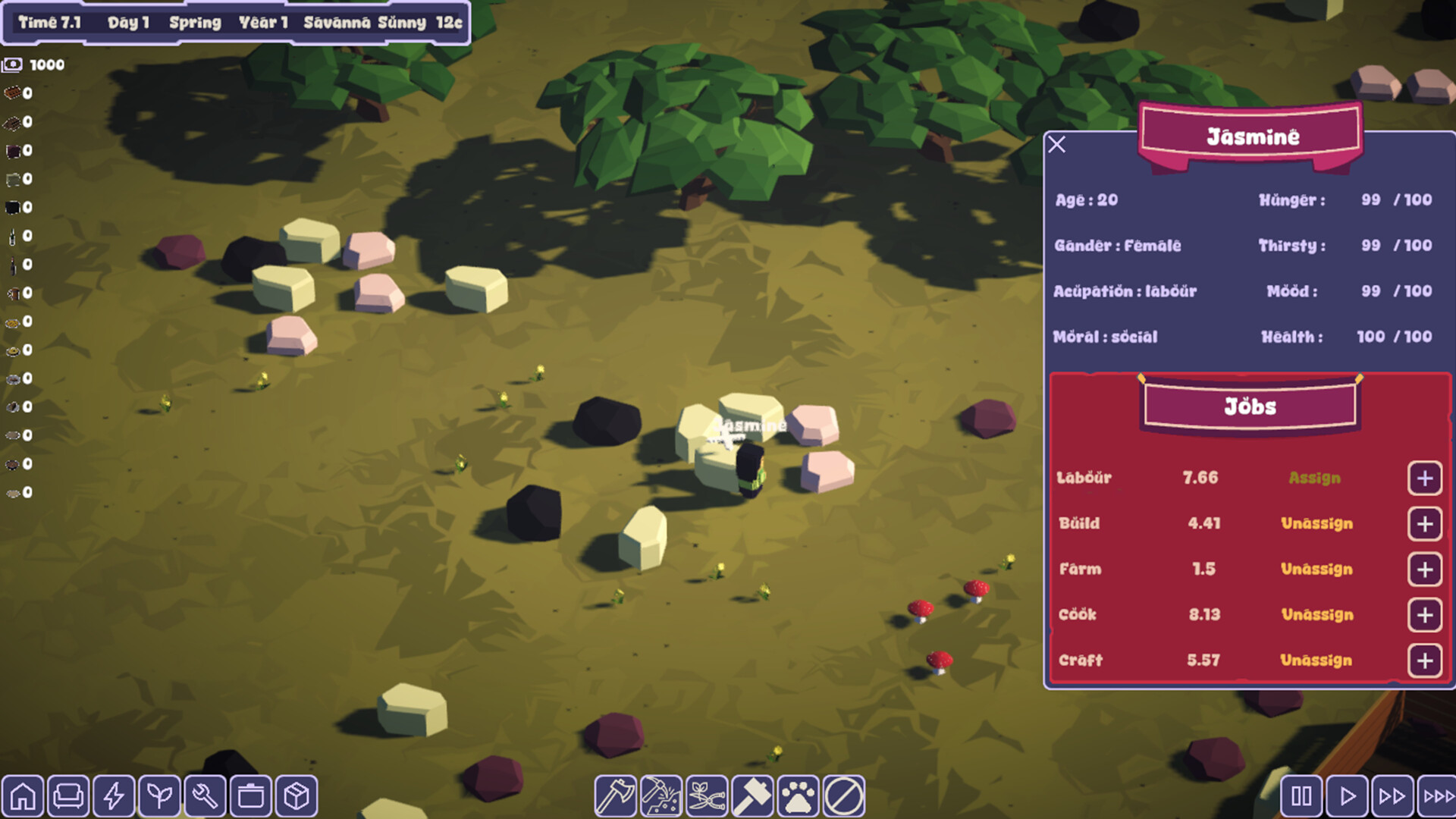This screenshot has width=1456, height=819.
Task: Select the cancel orders tool
Action: pos(842,794)
